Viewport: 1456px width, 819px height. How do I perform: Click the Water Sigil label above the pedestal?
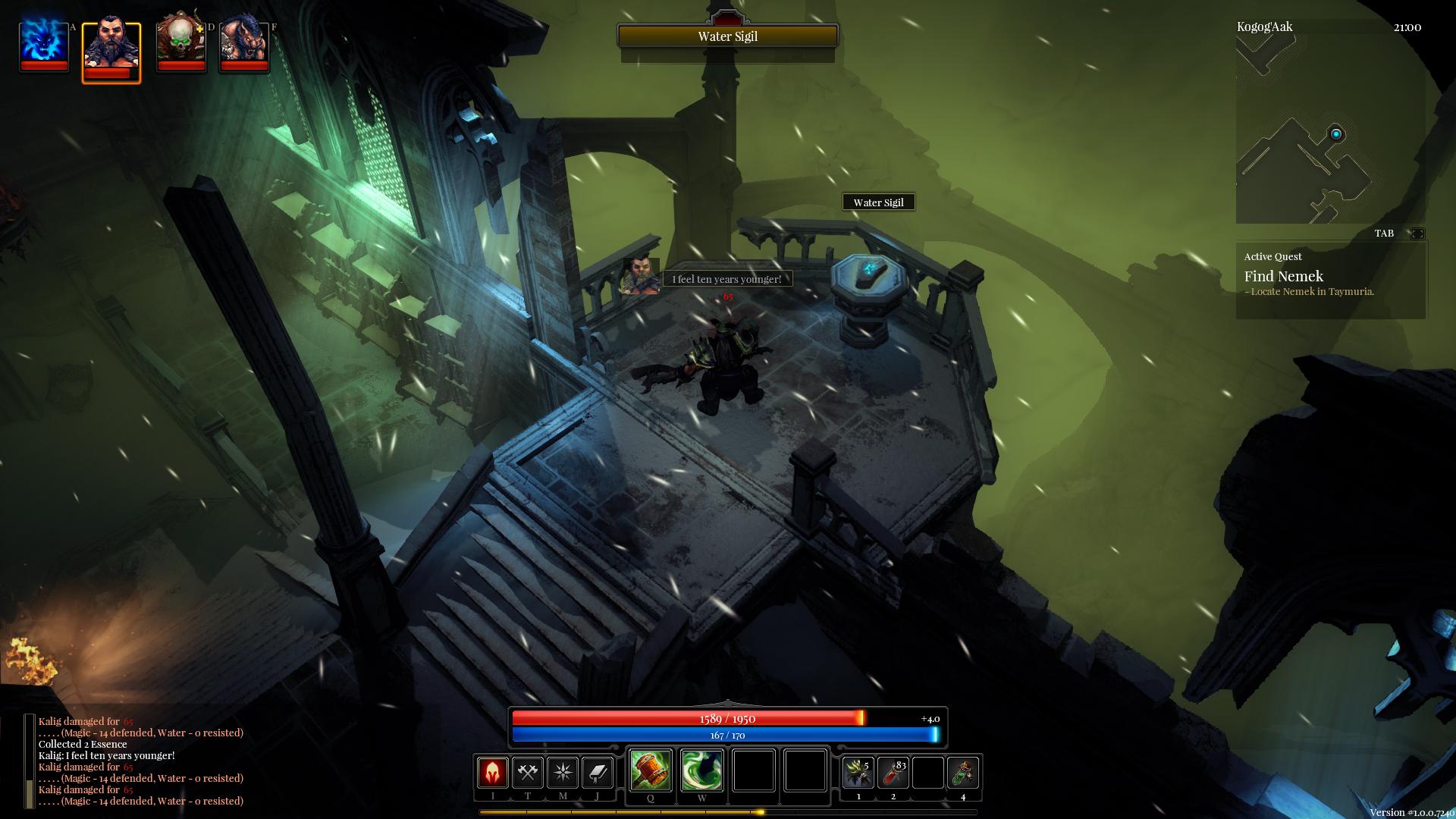878,202
